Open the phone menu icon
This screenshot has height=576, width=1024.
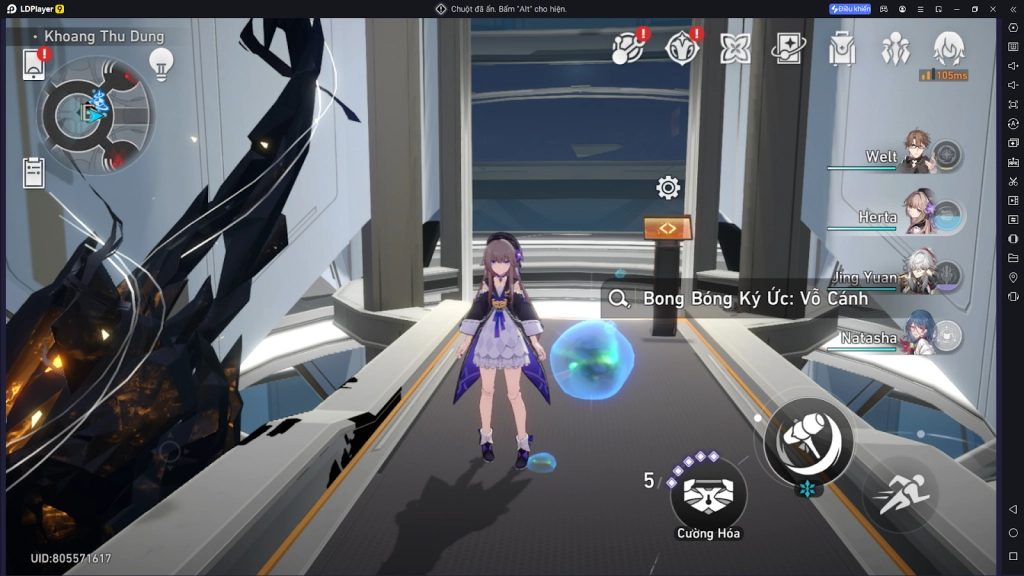[34, 65]
